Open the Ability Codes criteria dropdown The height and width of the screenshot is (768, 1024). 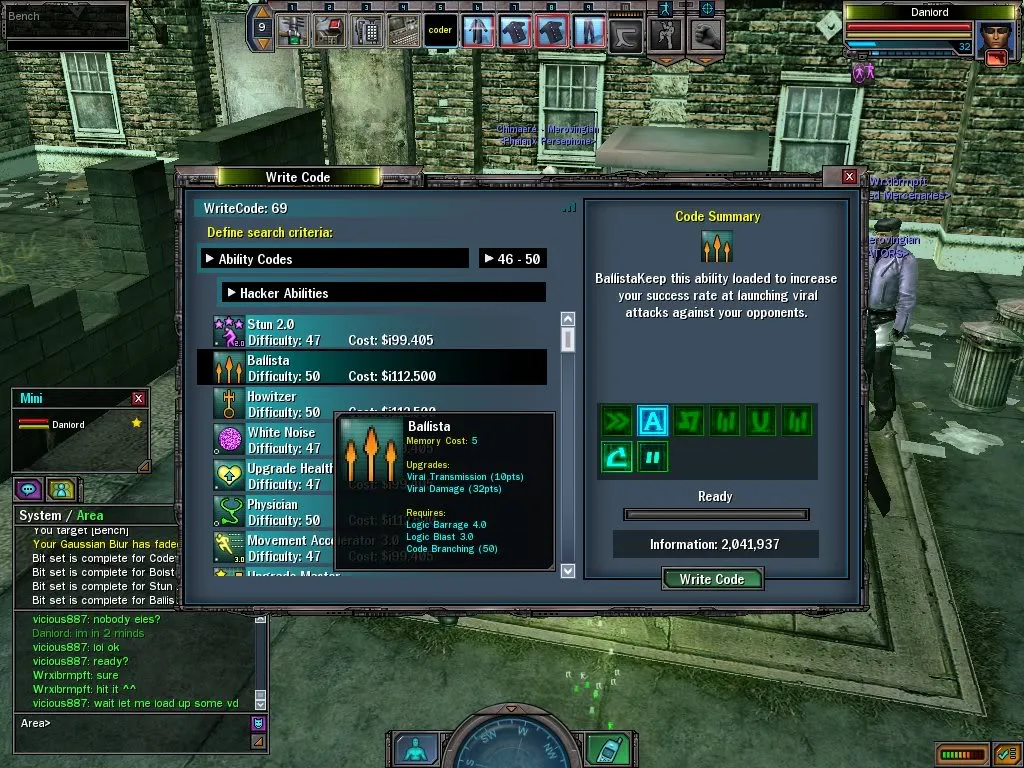(x=334, y=259)
